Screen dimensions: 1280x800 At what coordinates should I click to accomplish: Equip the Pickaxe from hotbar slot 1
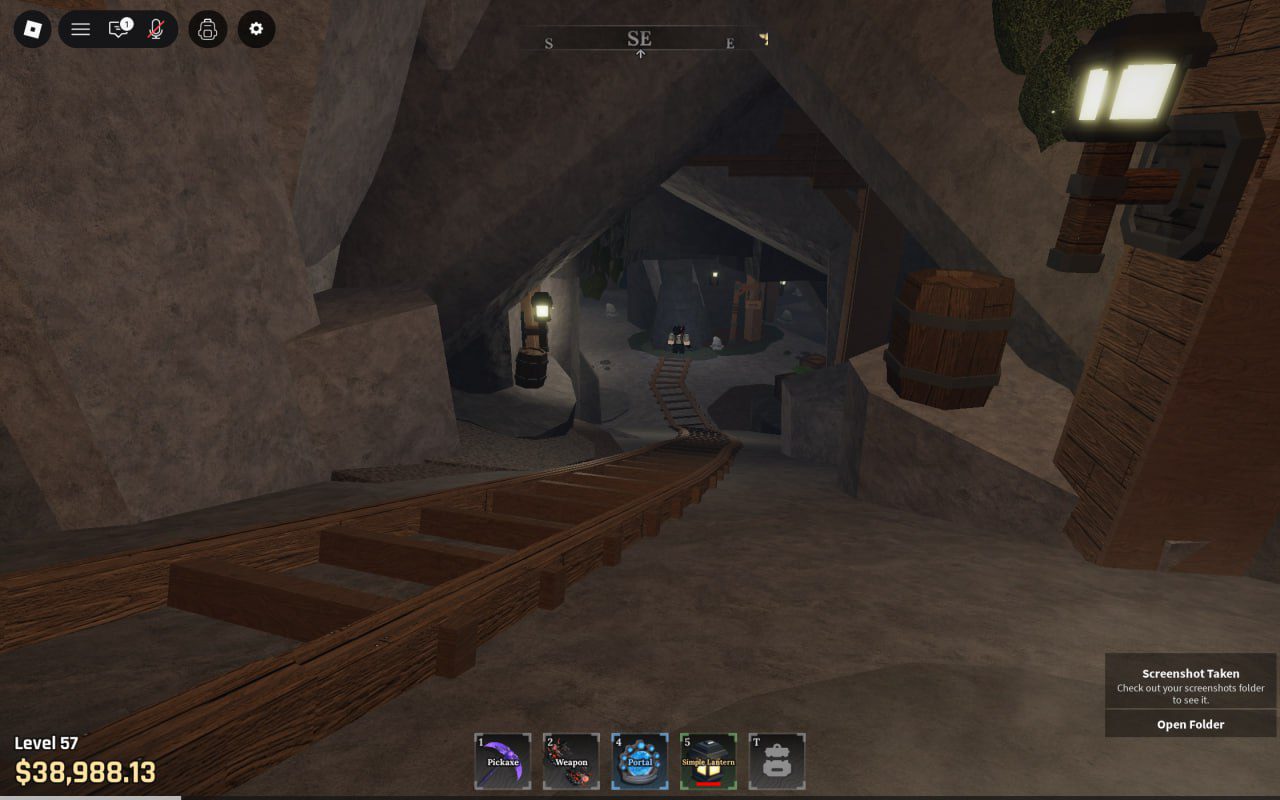coord(502,760)
